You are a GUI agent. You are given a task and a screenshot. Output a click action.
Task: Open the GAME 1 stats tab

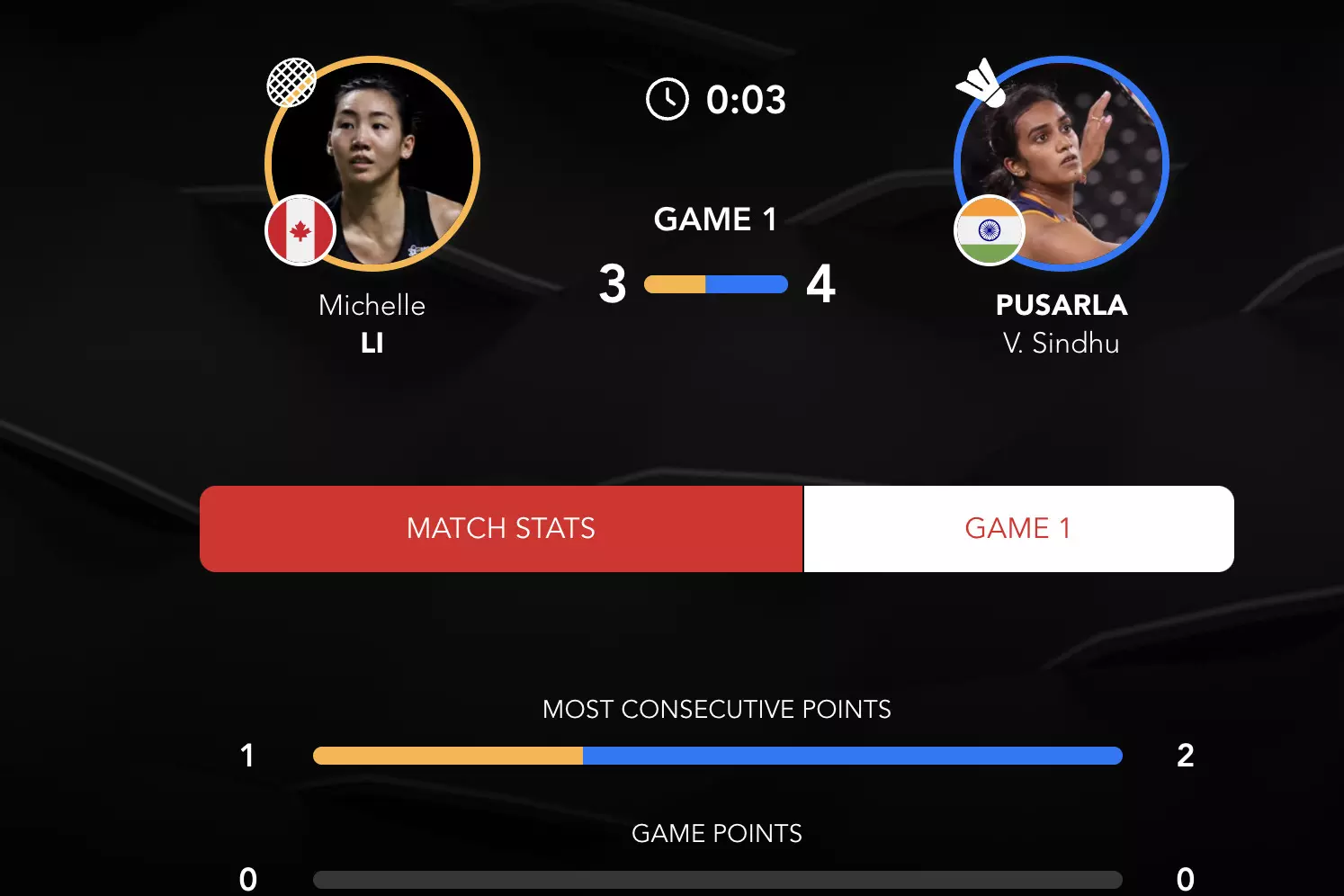pyautogui.click(x=1017, y=528)
